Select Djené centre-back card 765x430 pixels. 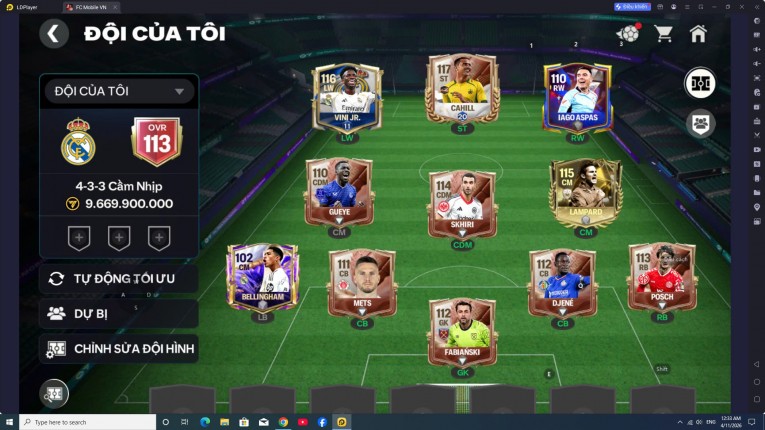562,280
